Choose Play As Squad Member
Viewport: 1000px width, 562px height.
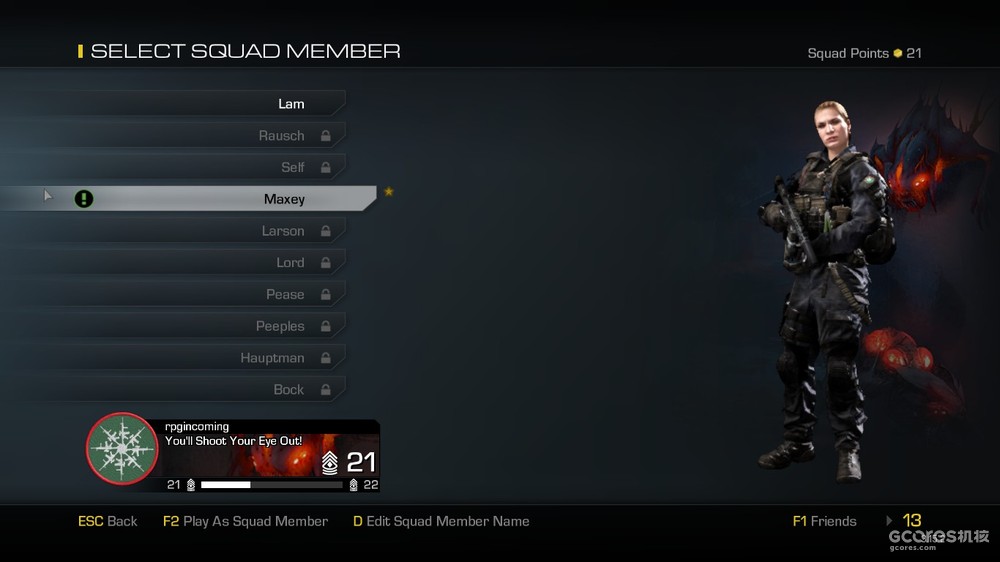tap(245, 521)
